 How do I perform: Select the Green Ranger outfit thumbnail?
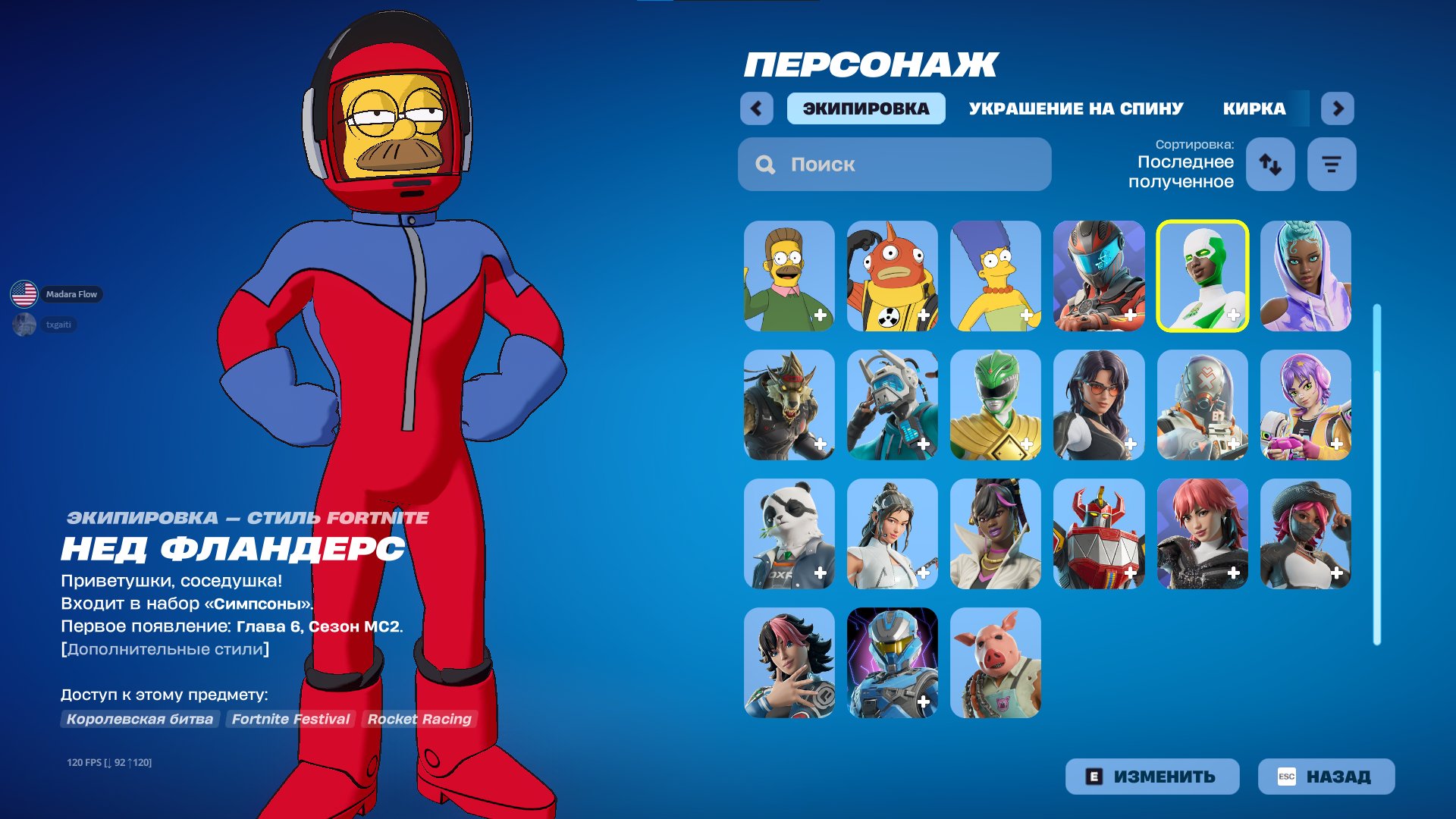pos(996,405)
